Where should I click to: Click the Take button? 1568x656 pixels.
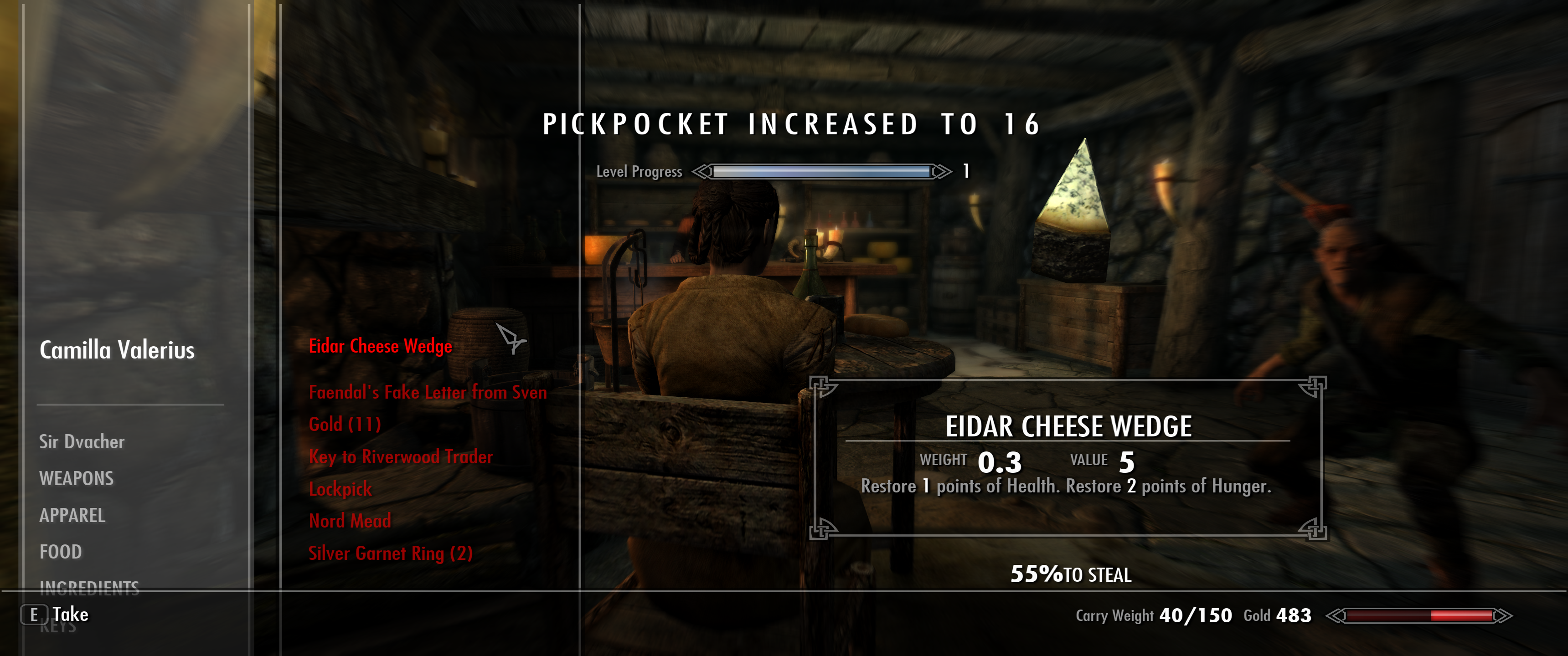(x=56, y=615)
